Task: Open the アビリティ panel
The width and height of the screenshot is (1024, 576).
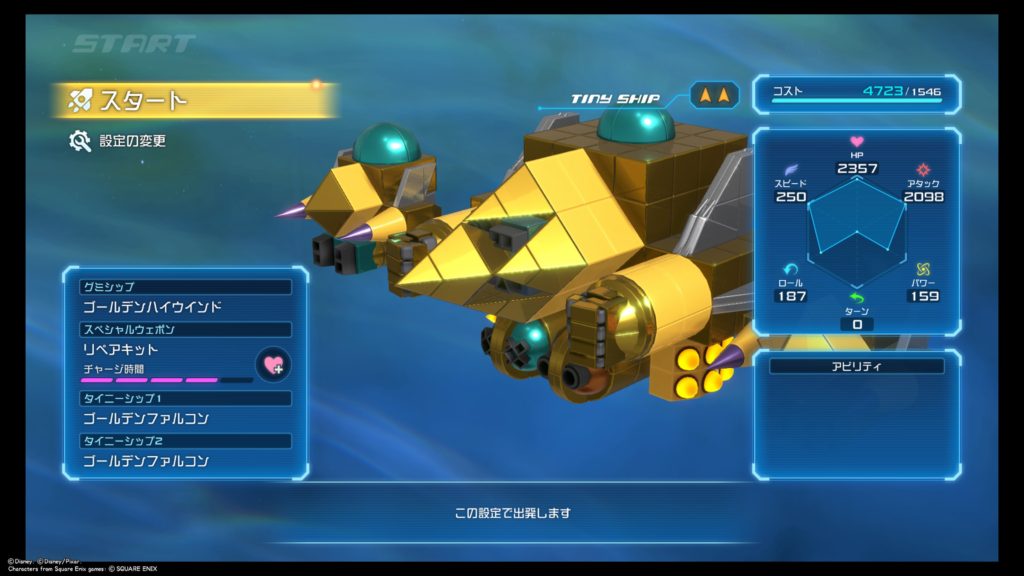Action: pyautogui.click(x=856, y=367)
